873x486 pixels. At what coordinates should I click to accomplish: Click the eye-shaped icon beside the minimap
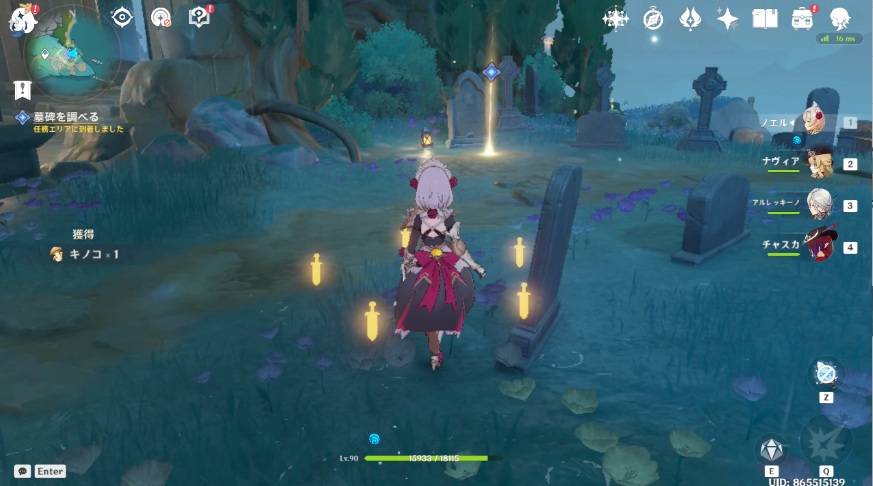122,17
